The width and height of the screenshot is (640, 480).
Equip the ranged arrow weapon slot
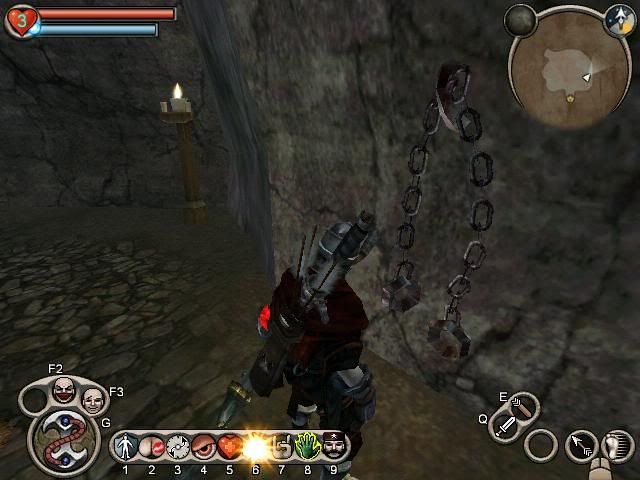523,405
